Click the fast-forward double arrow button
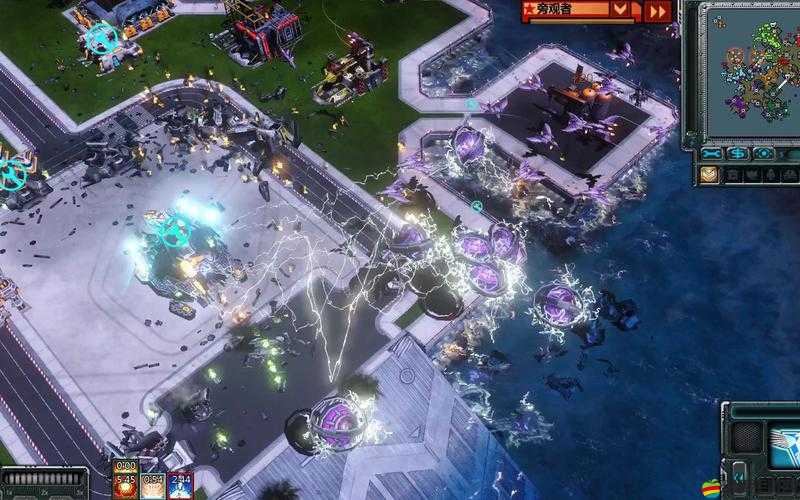The image size is (800, 500). [x=657, y=11]
